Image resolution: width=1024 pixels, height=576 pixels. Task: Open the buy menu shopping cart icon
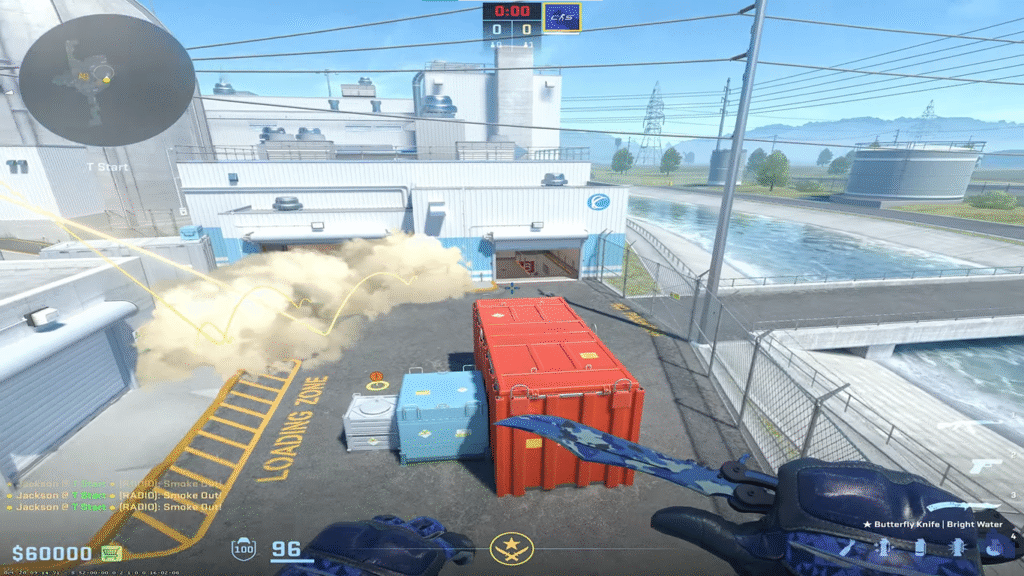111,553
